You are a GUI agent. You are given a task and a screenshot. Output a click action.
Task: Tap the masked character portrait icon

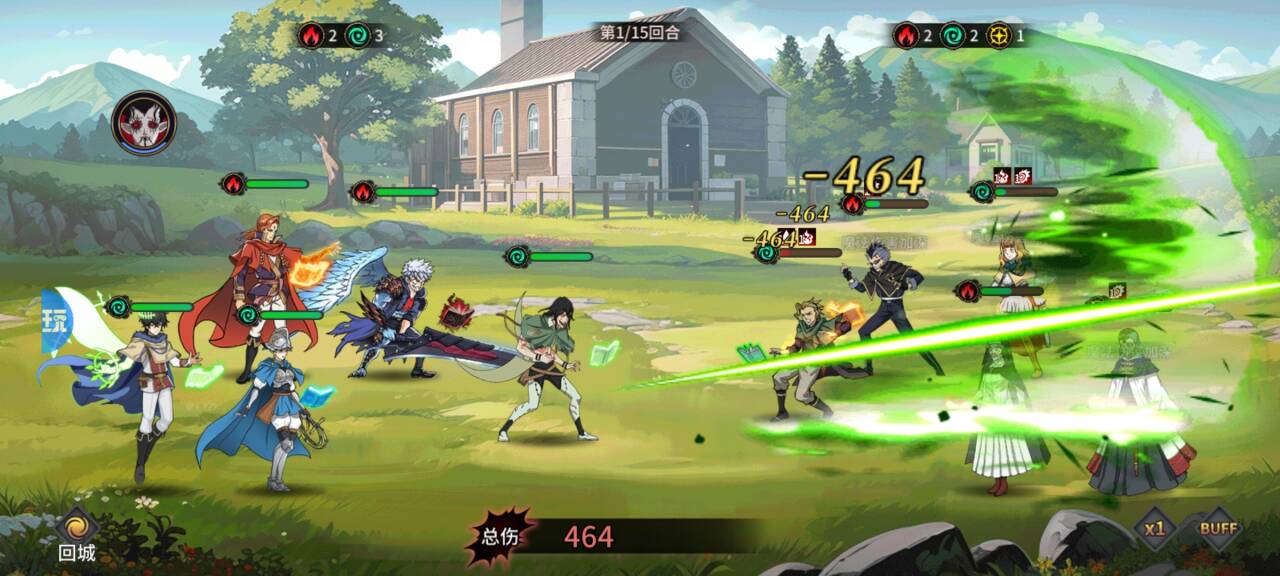tap(144, 123)
